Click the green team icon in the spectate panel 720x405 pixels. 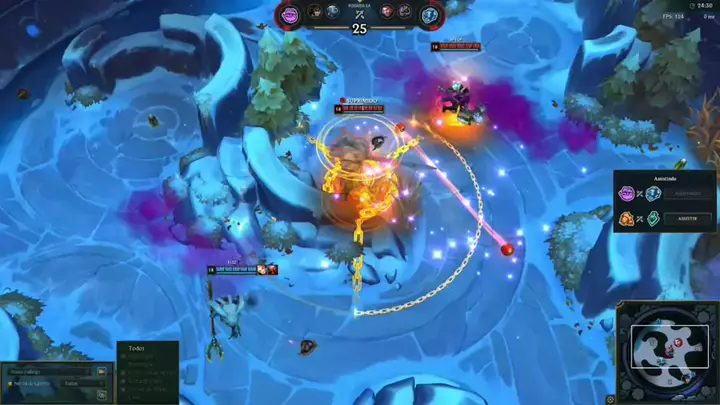coord(653,218)
